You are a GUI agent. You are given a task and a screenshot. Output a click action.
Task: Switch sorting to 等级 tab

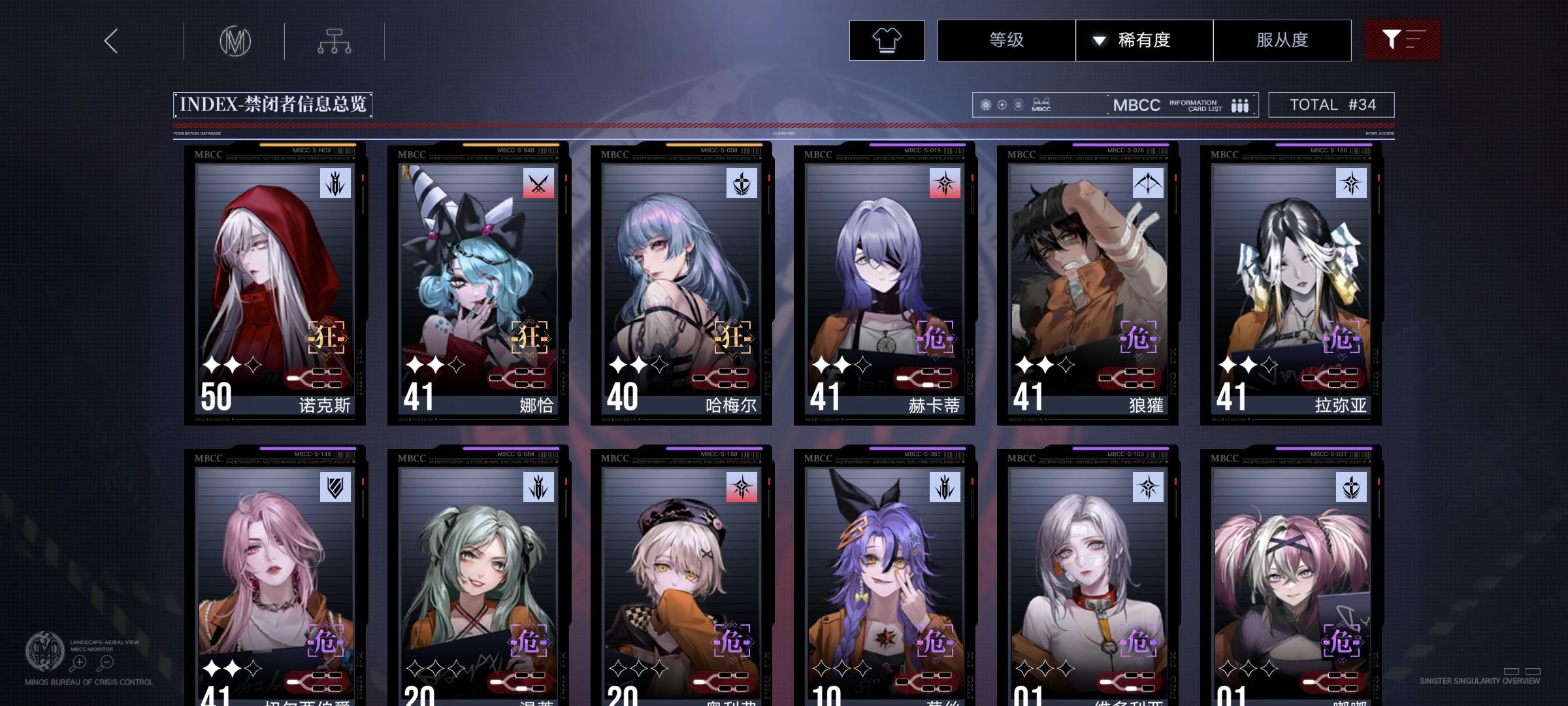[1006, 40]
